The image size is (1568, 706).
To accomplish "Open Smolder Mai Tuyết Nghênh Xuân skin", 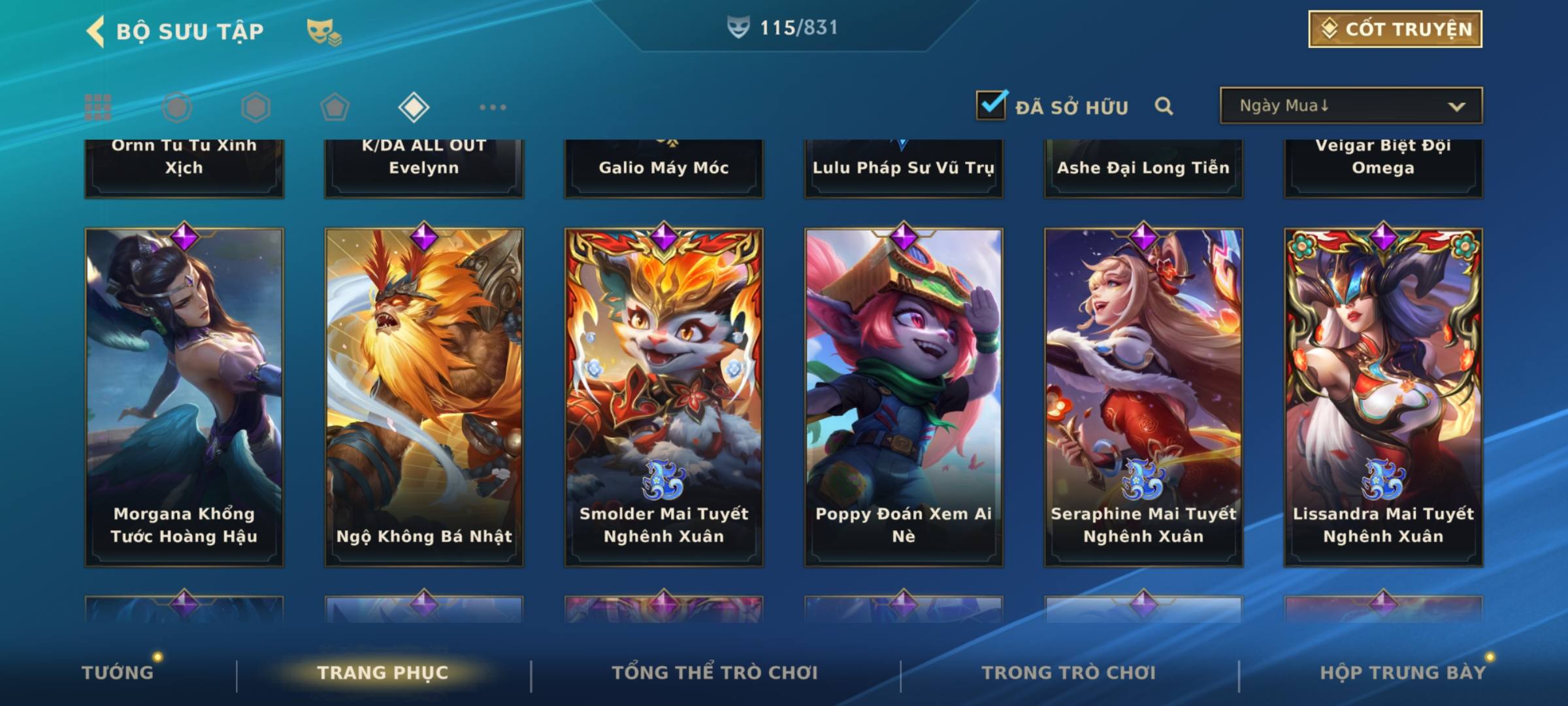I will [x=664, y=397].
